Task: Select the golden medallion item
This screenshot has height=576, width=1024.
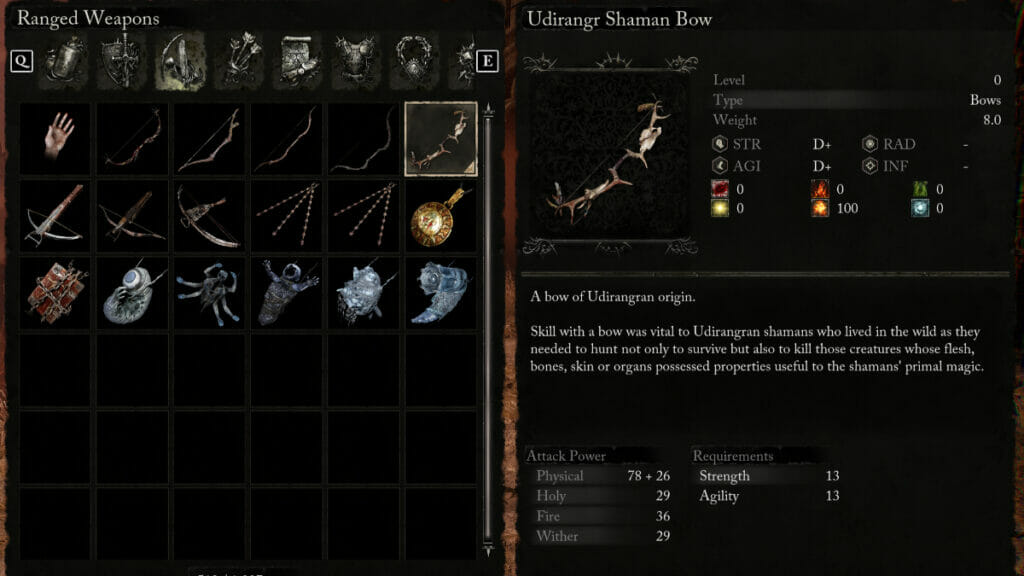Action: pyautogui.click(x=441, y=216)
